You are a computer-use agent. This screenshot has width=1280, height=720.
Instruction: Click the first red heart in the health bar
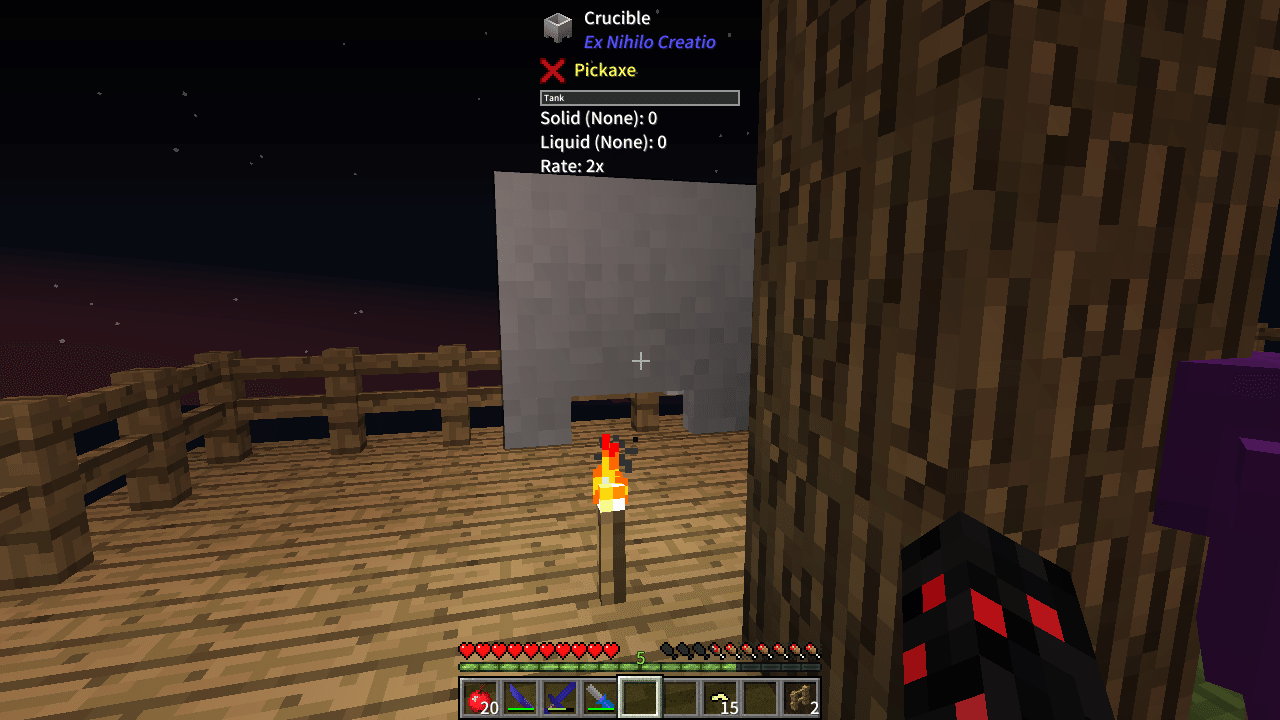(464, 648)
